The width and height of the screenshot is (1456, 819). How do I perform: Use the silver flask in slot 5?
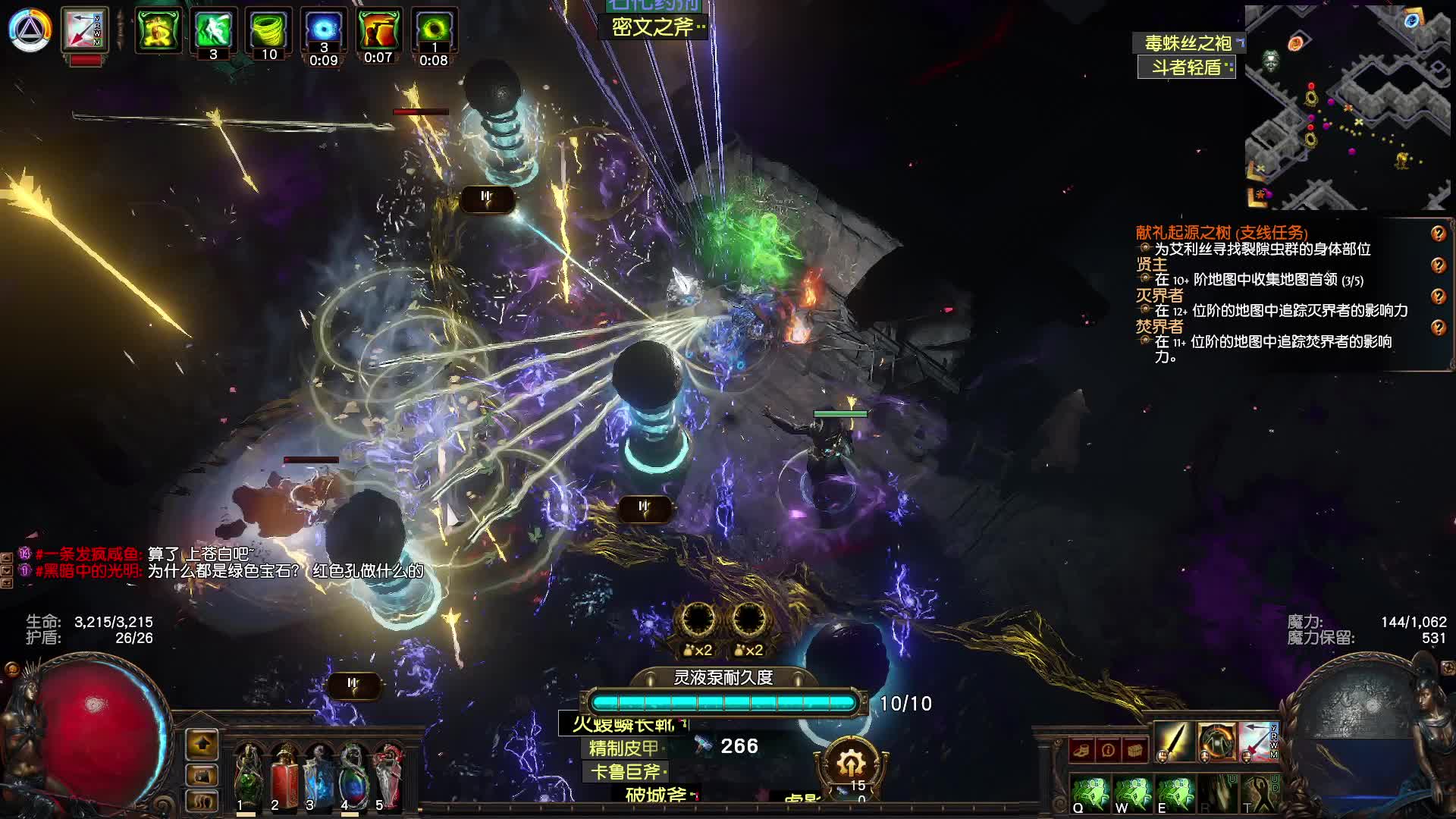point(388,773)
